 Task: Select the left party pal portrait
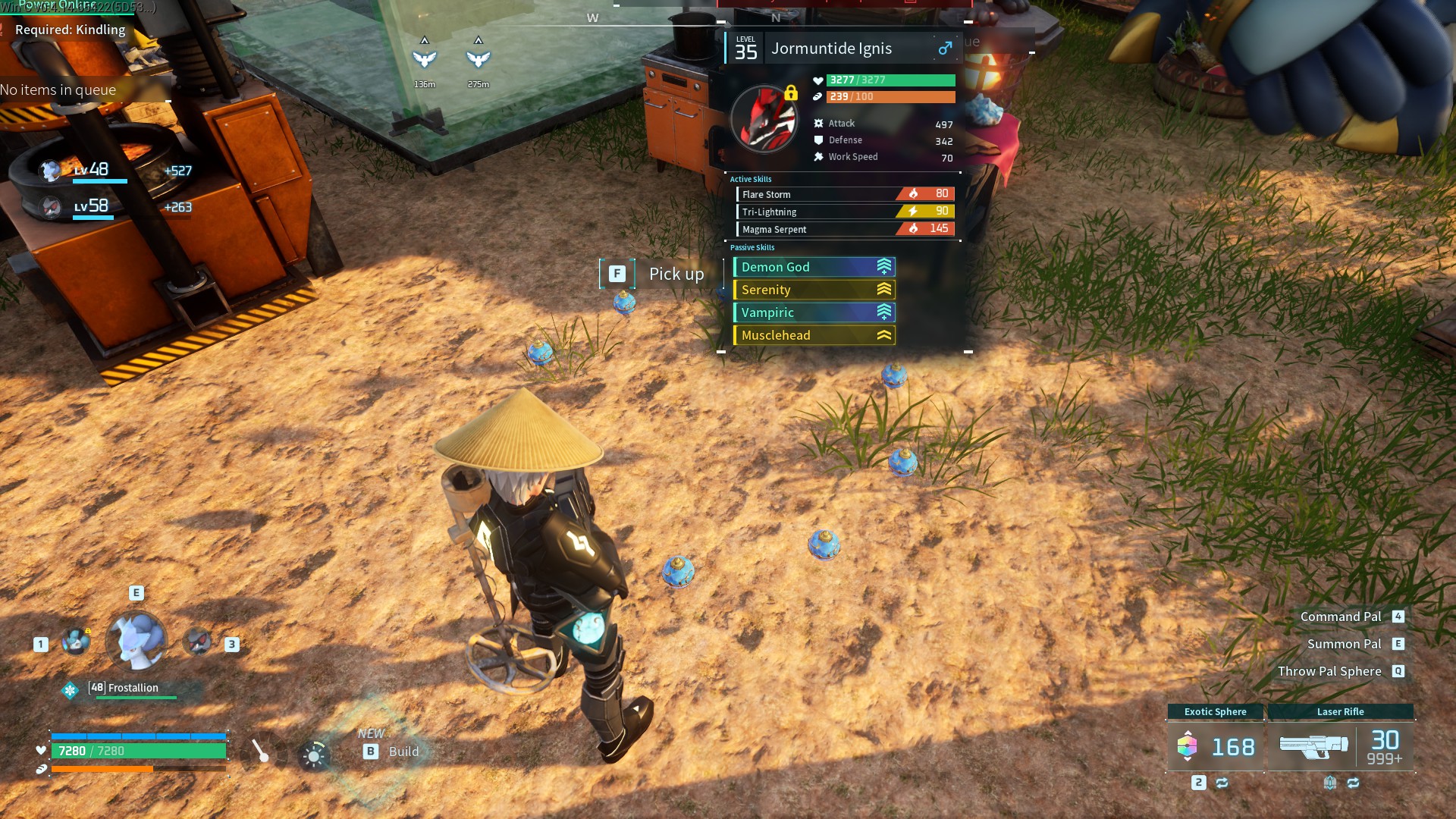[x=76, y=642]
